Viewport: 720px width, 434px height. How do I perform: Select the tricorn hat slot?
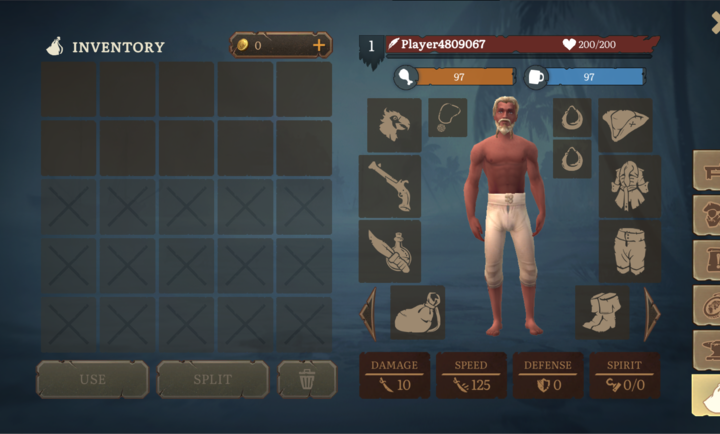click(x=625, y=124)
